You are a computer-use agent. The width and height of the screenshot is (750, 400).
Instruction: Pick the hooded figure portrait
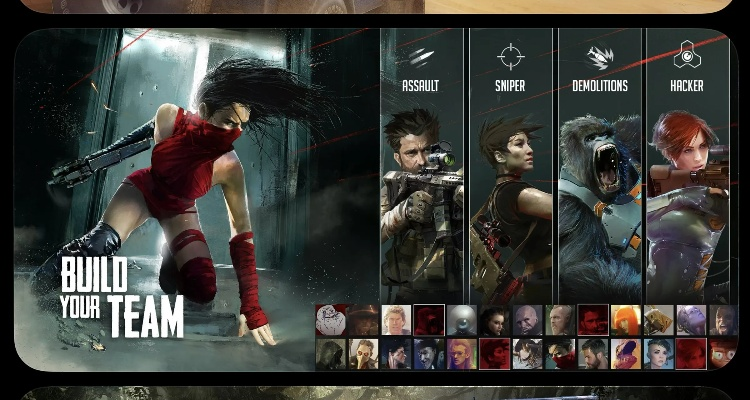tap(331, 353)
